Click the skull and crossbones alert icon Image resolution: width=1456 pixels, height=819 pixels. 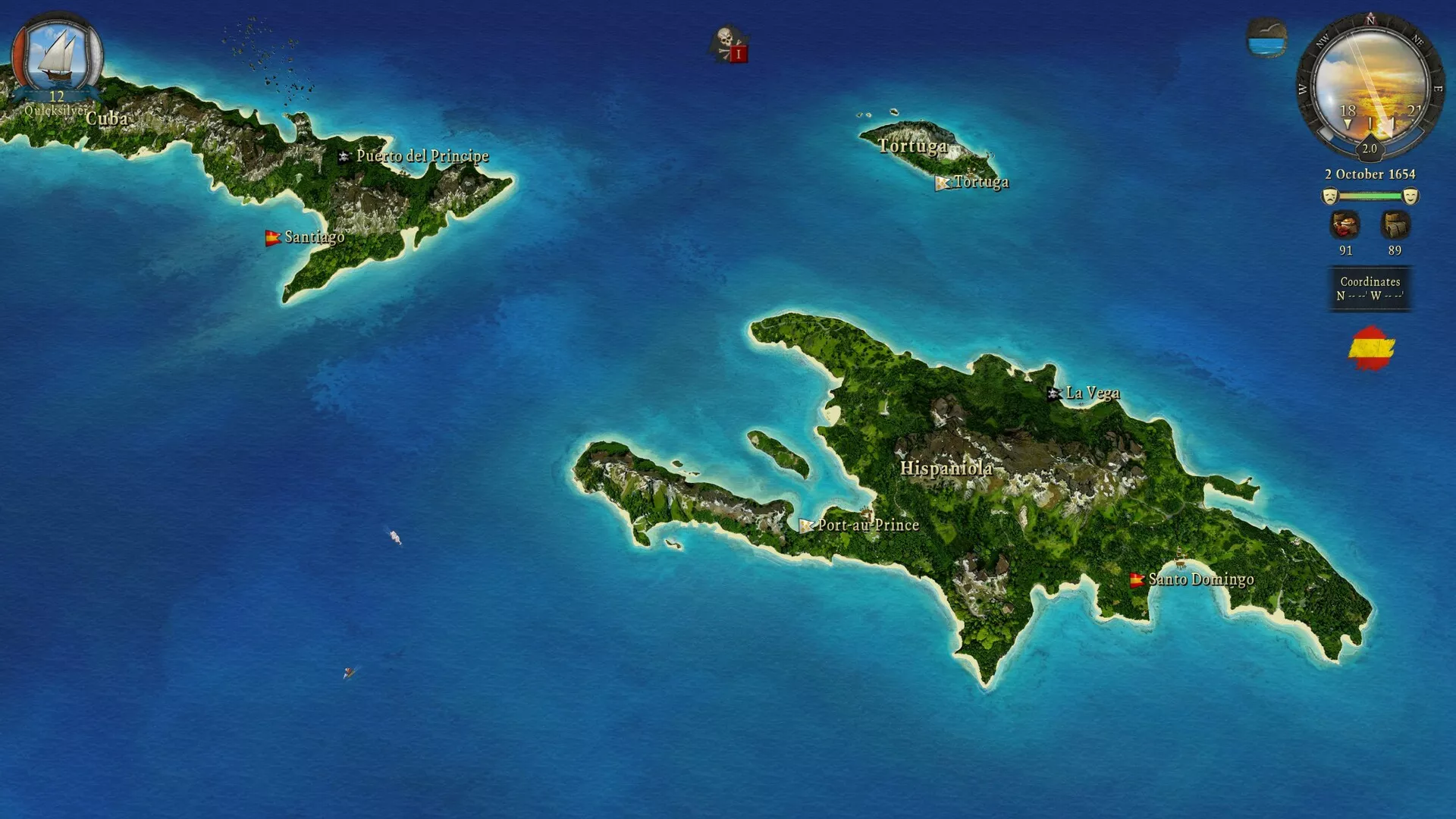pyautogui.click(x=728, y=44)
